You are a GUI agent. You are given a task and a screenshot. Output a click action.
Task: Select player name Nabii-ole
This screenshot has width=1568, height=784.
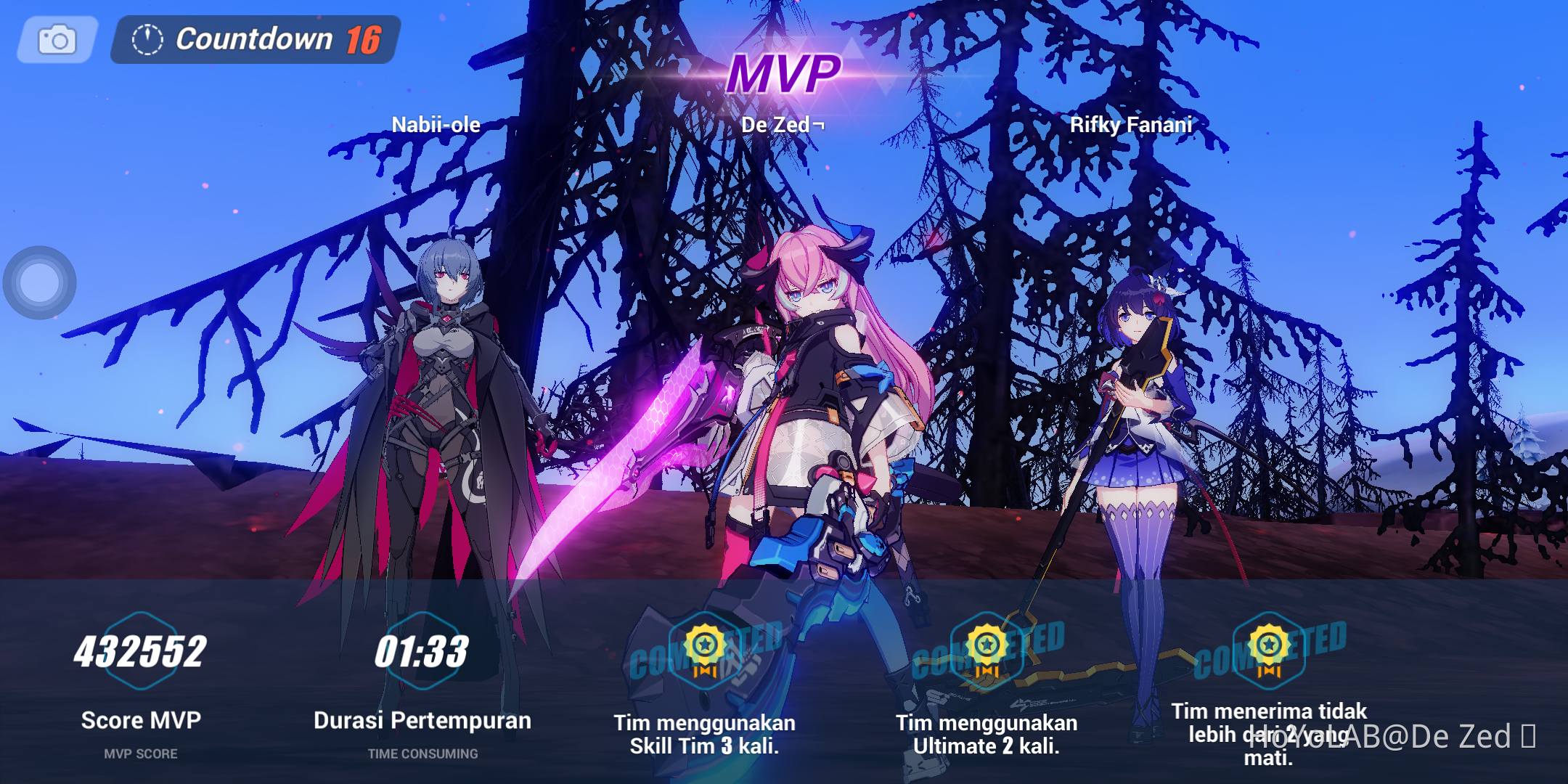pyautogui.click(x=434, y=124)
